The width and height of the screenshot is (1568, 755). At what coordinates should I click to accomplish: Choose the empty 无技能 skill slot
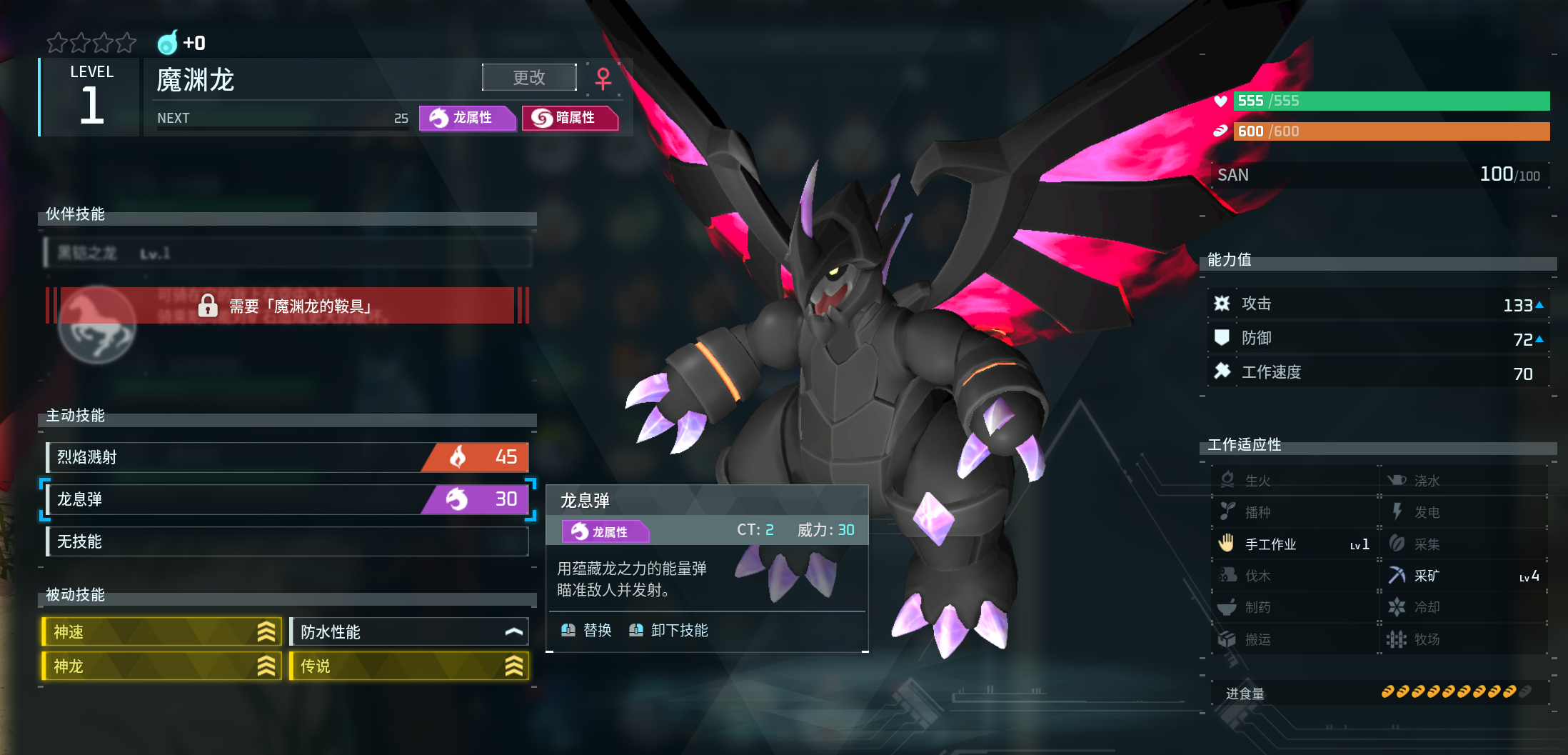(x=286, y=541)
